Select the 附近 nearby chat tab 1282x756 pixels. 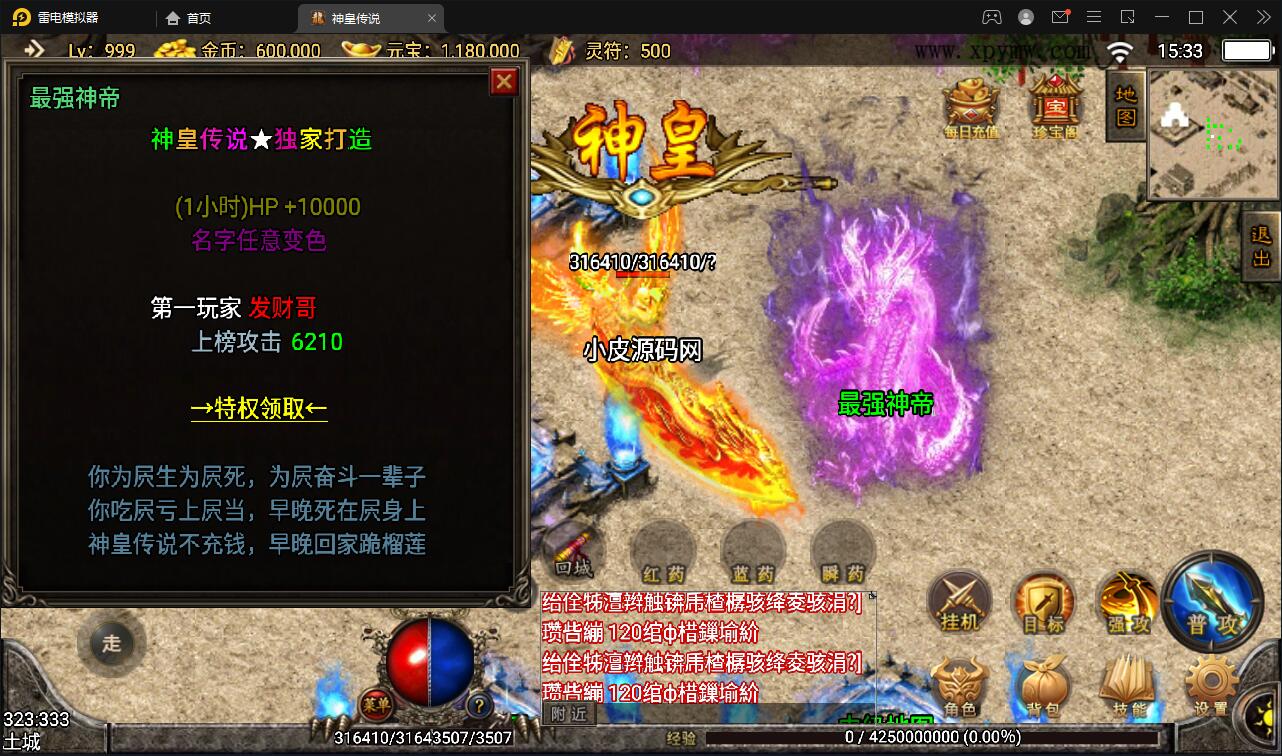click(568, 714)
